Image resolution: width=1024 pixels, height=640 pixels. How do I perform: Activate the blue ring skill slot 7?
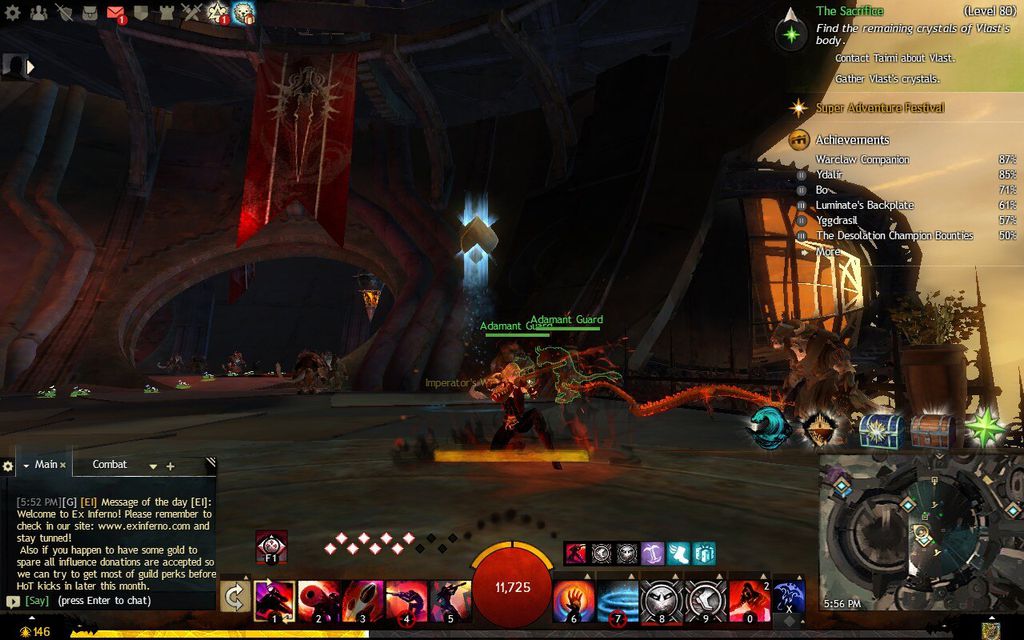pos(617,599)
